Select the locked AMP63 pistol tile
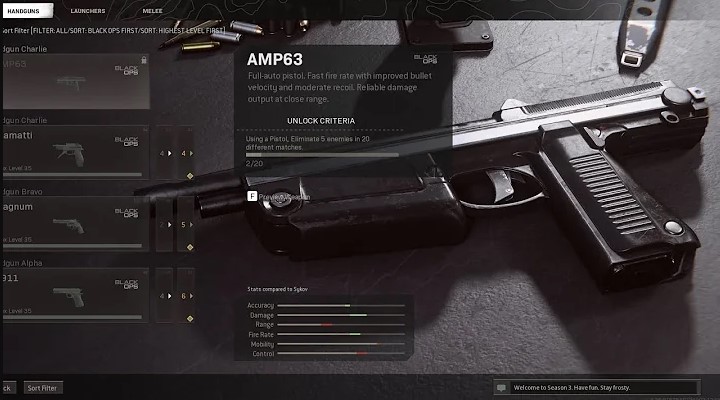This screenshot has width=720, height=400. point(75,82)
